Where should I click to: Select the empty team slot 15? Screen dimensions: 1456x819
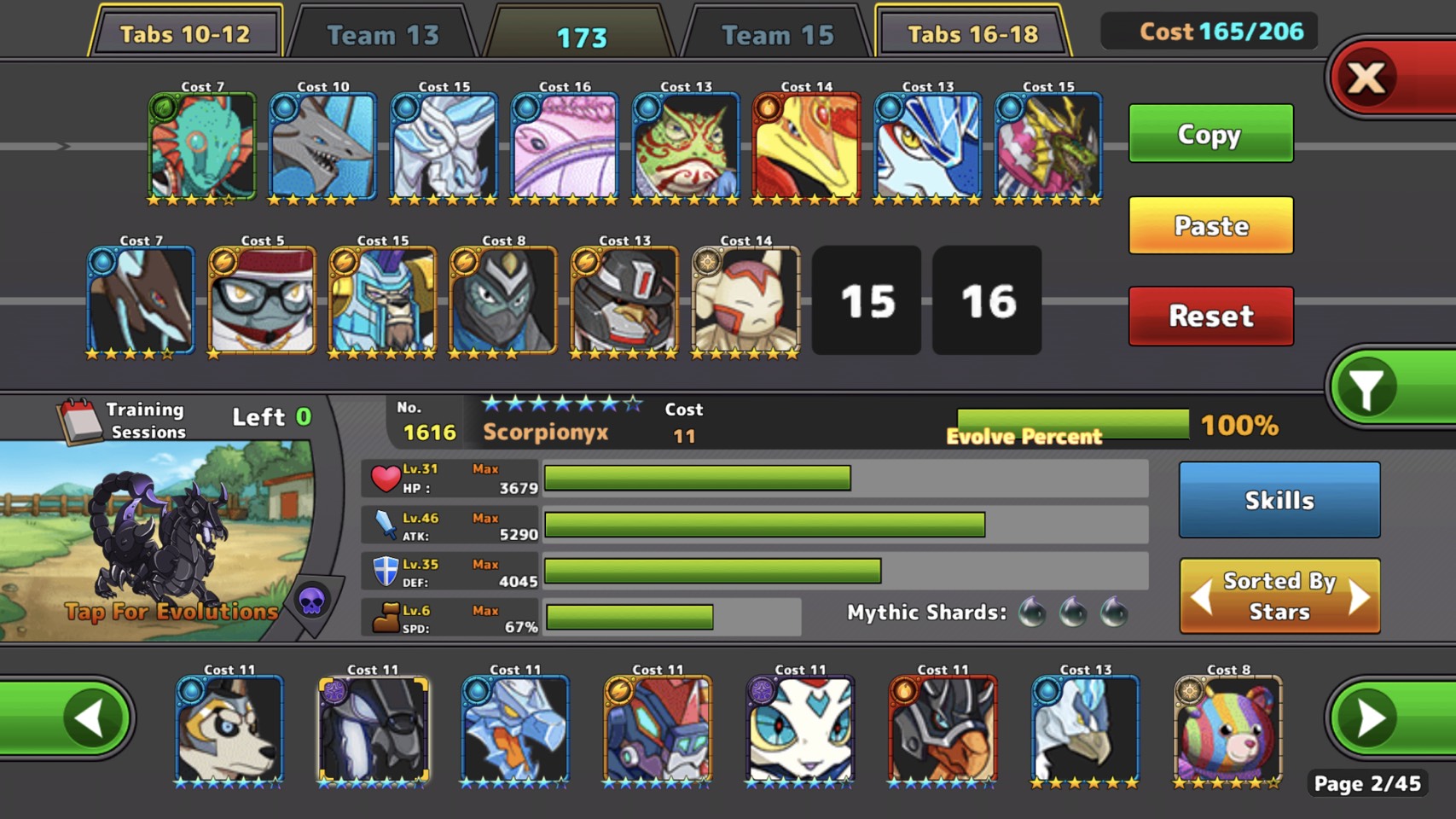867,301
